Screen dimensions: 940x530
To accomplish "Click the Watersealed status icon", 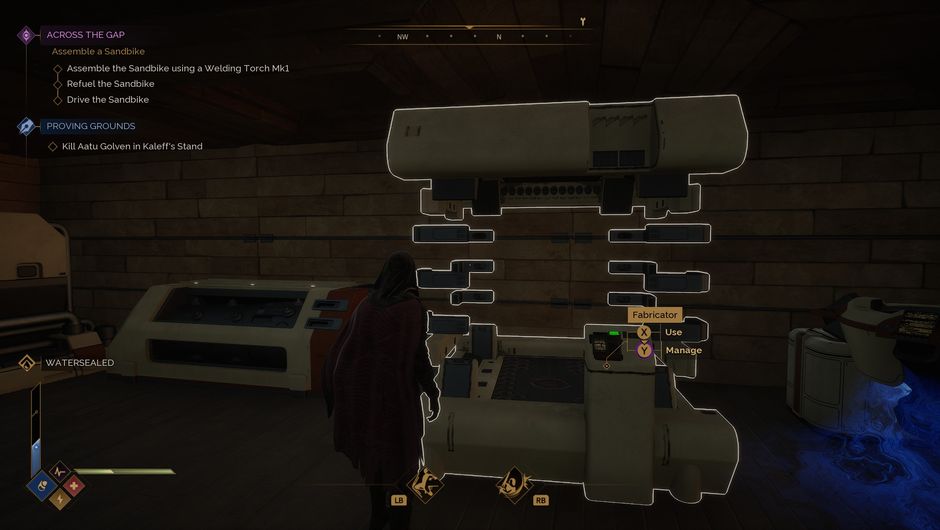I will coord(27,362).
